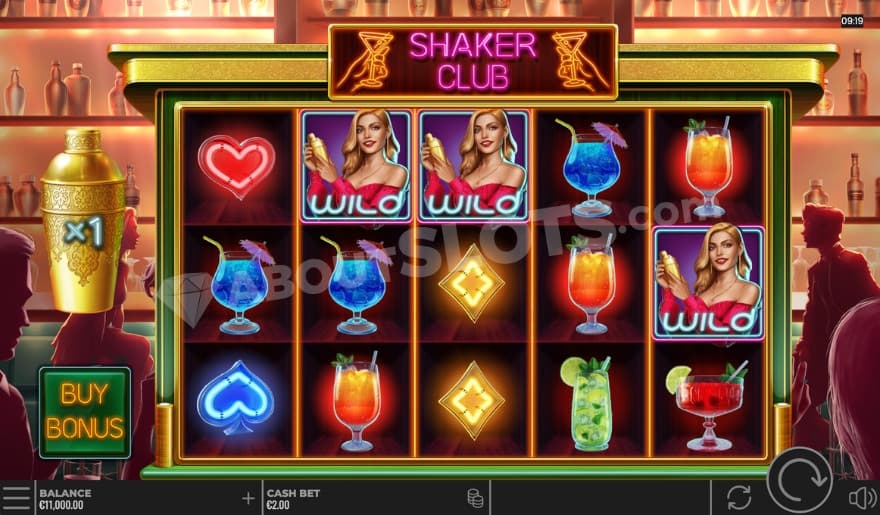Change cash bet using the coin stack icon

point(475,497)
